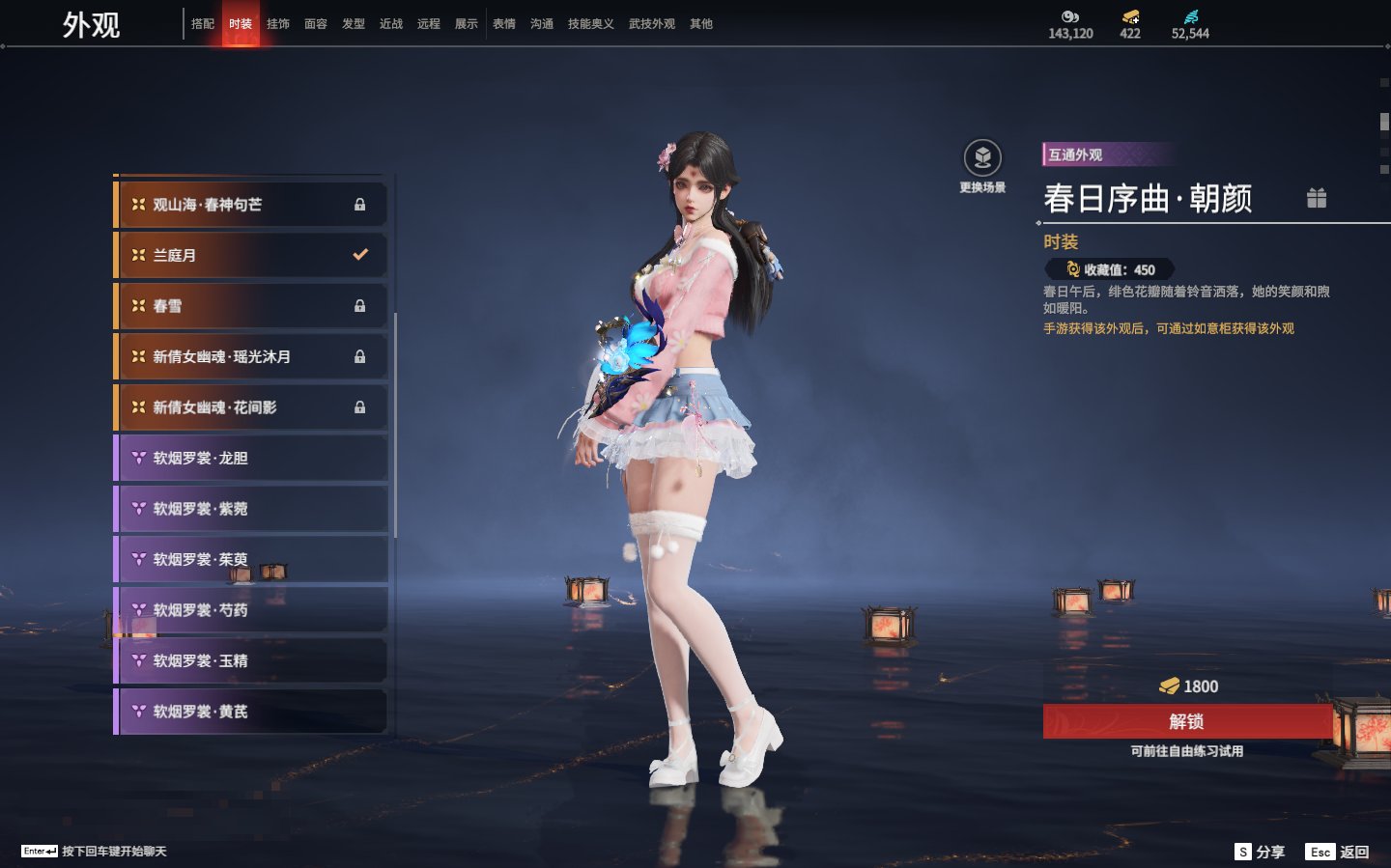
Task: Select the 面容 tab
Action: pos(316,24)
